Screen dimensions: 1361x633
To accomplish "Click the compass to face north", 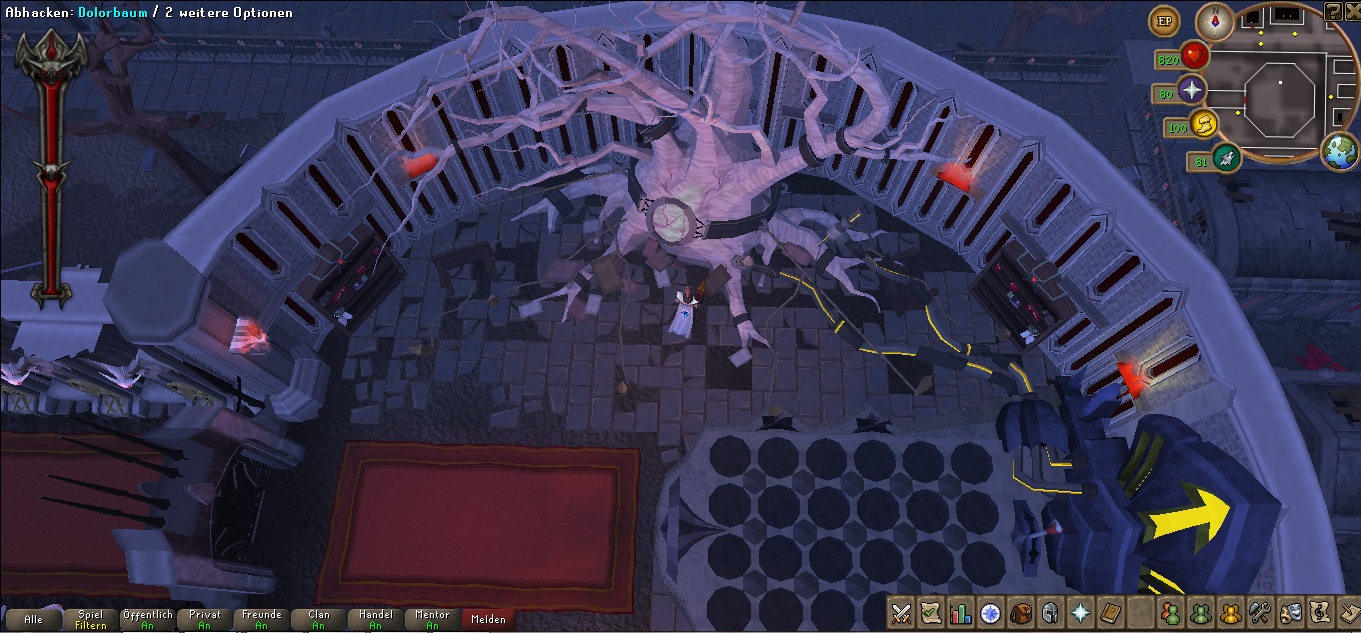I will coord(1217,21).
